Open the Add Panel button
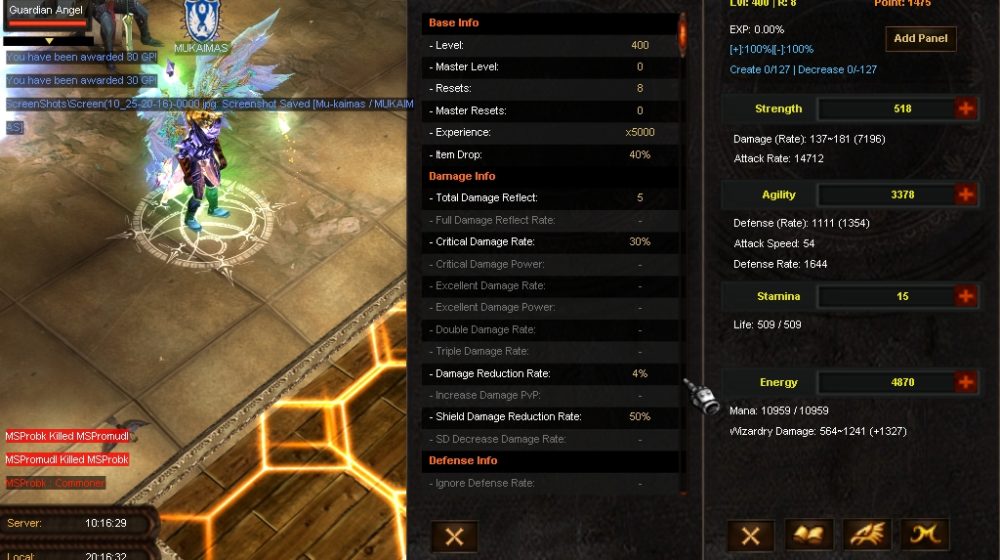Screen dimensions: 1000x560 coord(920,39)
